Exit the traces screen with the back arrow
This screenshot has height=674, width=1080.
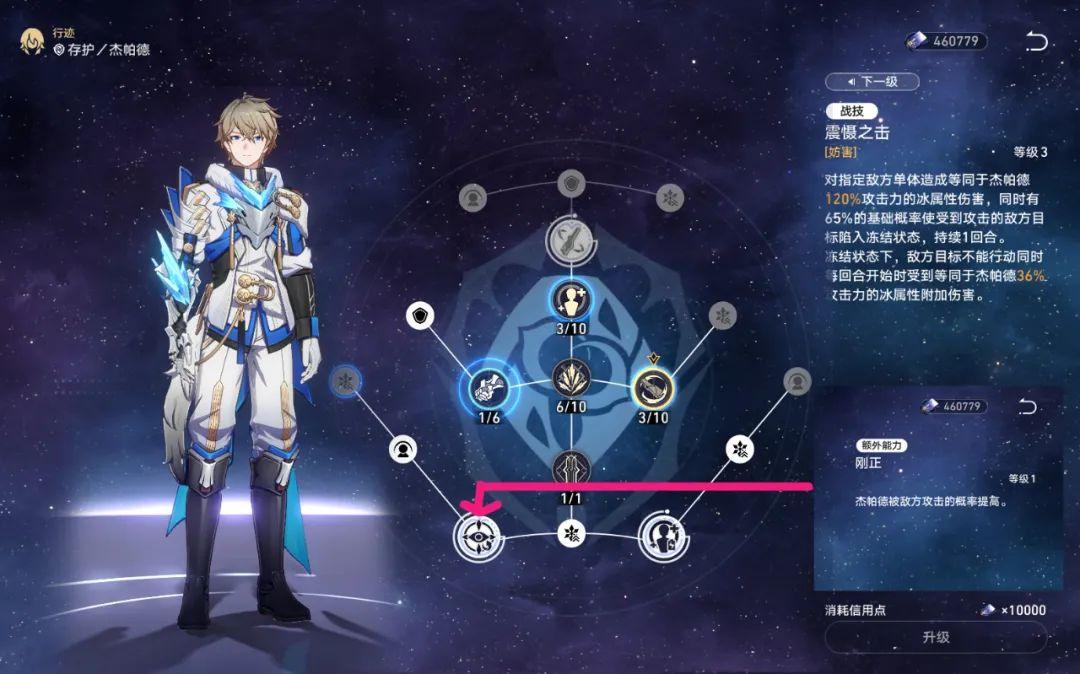(x=1037, y=41)
